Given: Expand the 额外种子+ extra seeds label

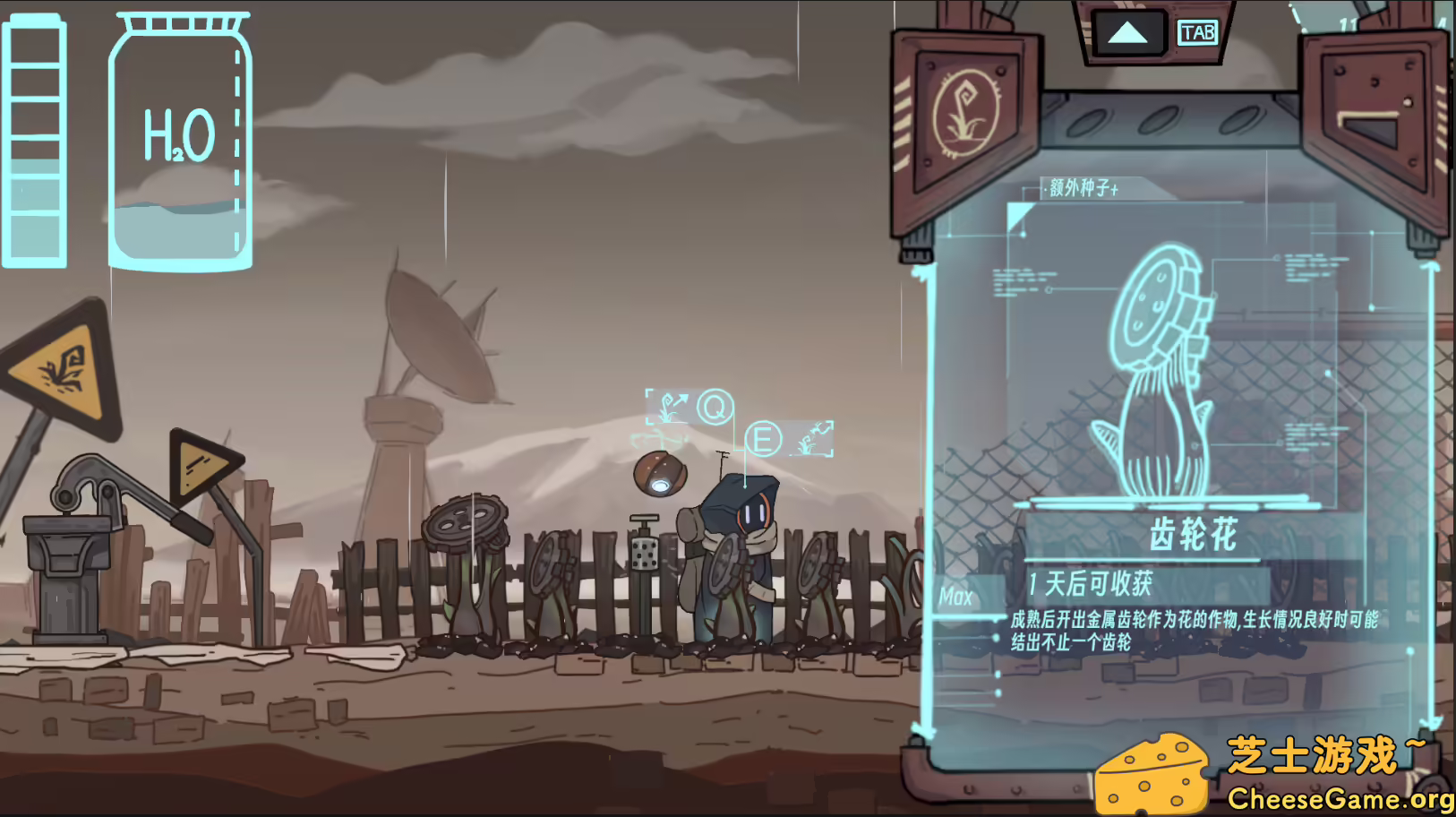Looking at the screenshot, I should [1080, 190].
